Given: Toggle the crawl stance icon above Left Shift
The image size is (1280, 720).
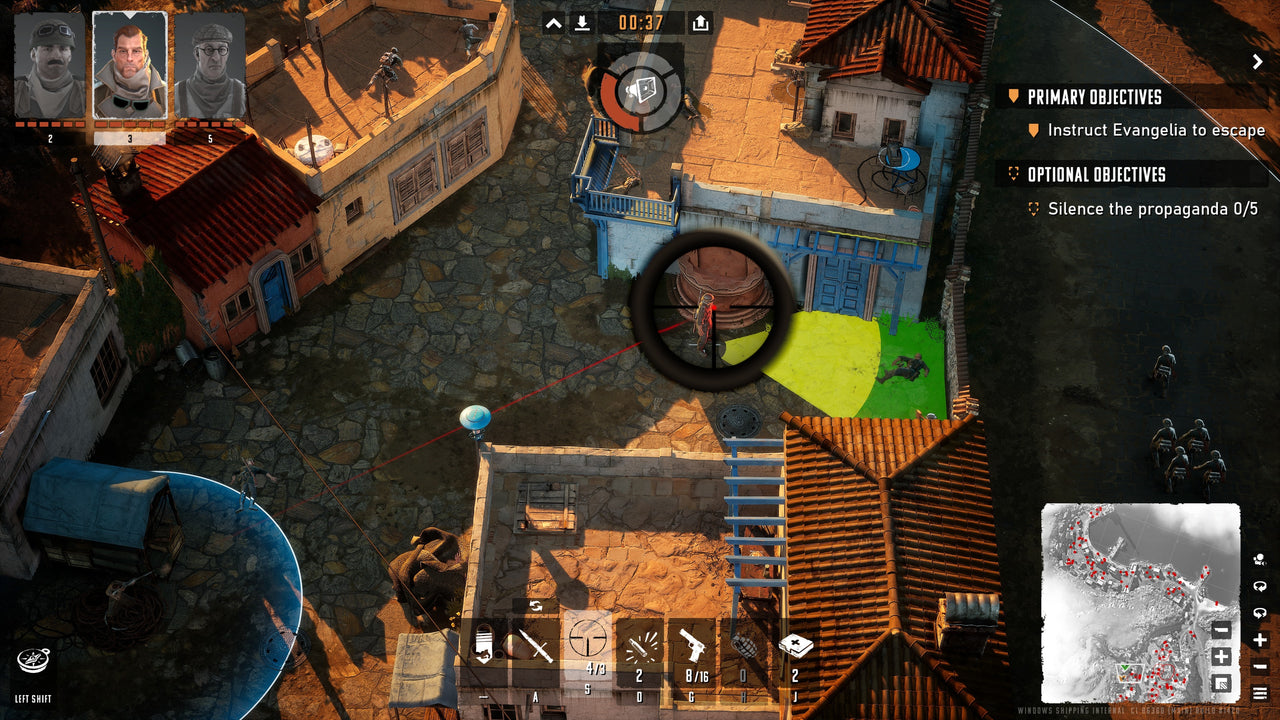Looking at the screenshot, I should pyautogui.click(x=35, y=660).
